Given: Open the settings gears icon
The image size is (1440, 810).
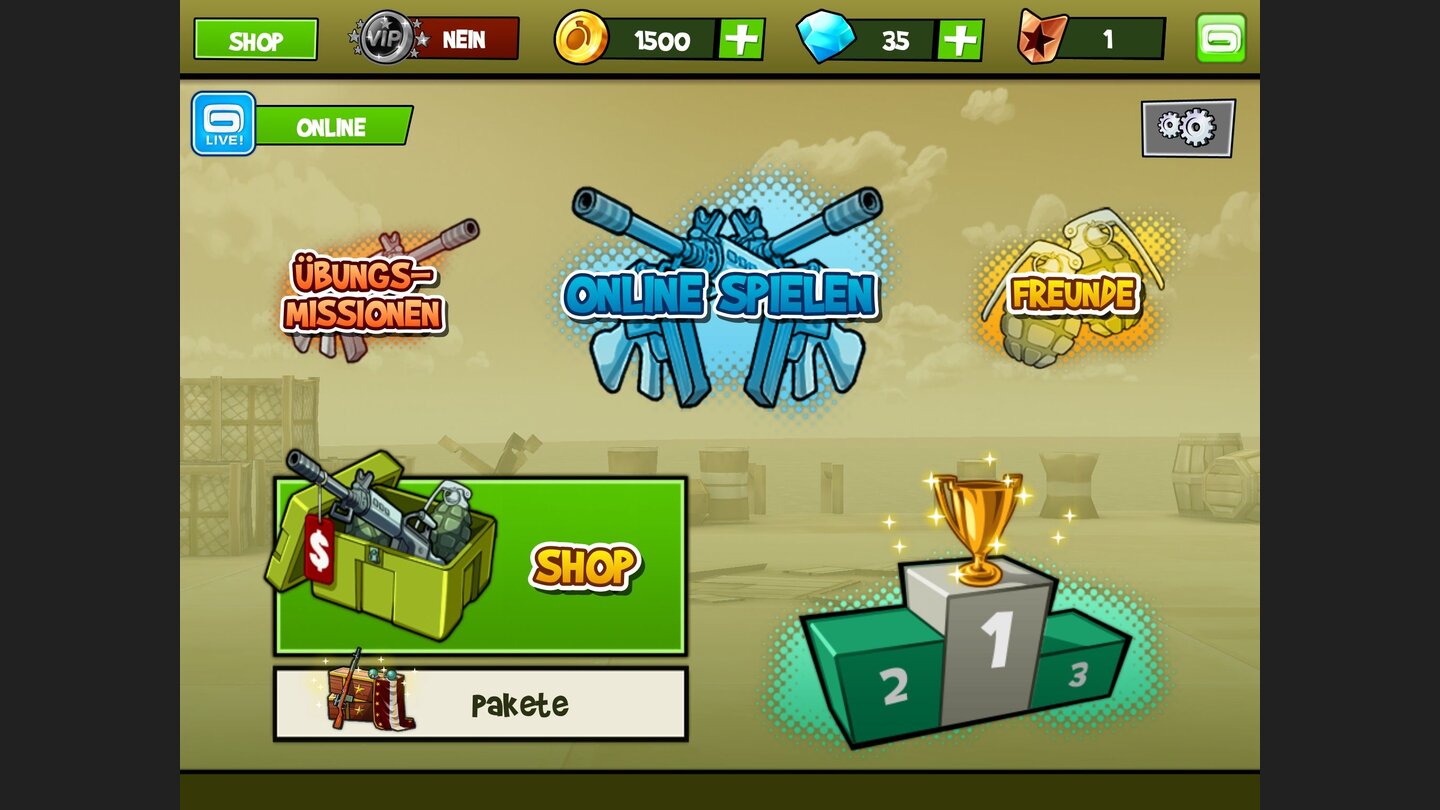Looking at the screenshot, I should click(x=1188, y=128).
